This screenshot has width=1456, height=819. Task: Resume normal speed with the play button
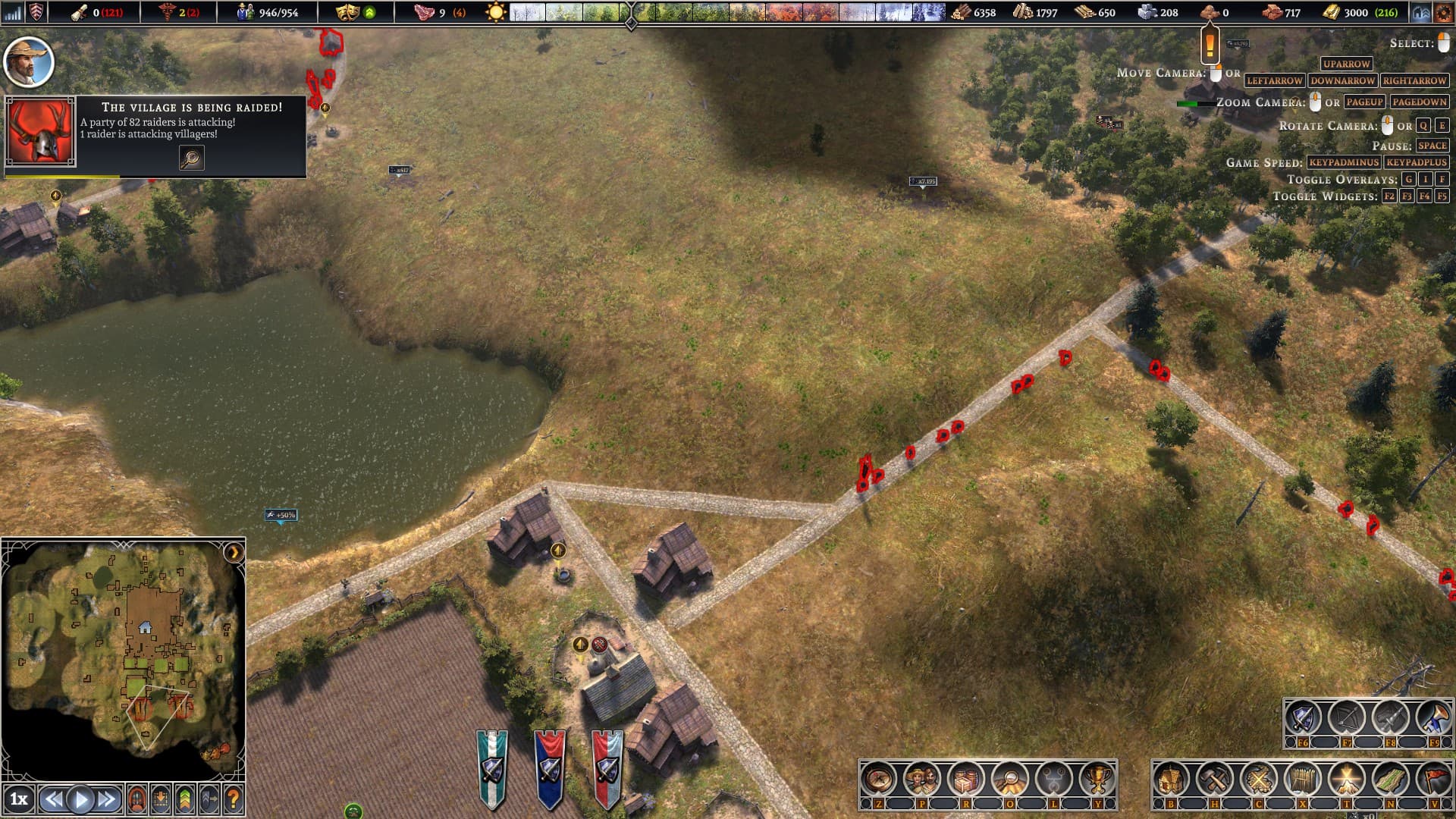[x=80, y=799]
